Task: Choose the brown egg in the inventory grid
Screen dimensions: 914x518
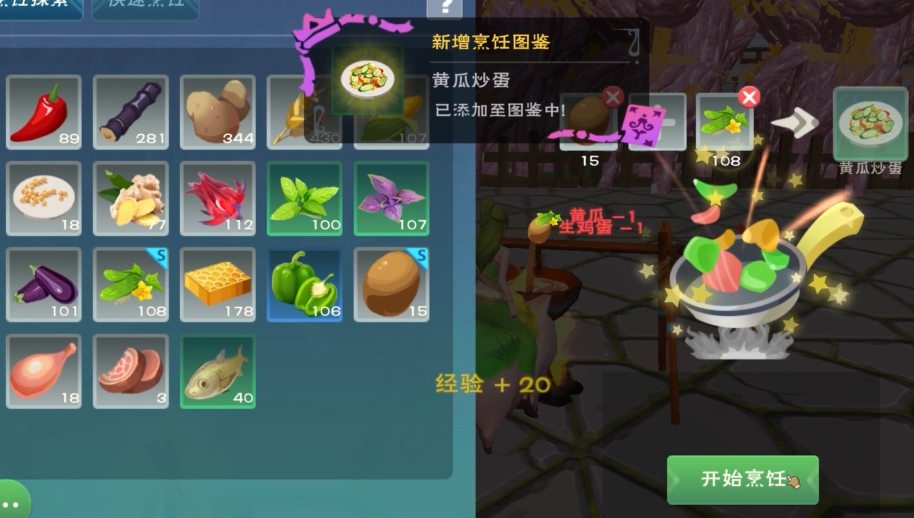Action: [x=391, y=285]
